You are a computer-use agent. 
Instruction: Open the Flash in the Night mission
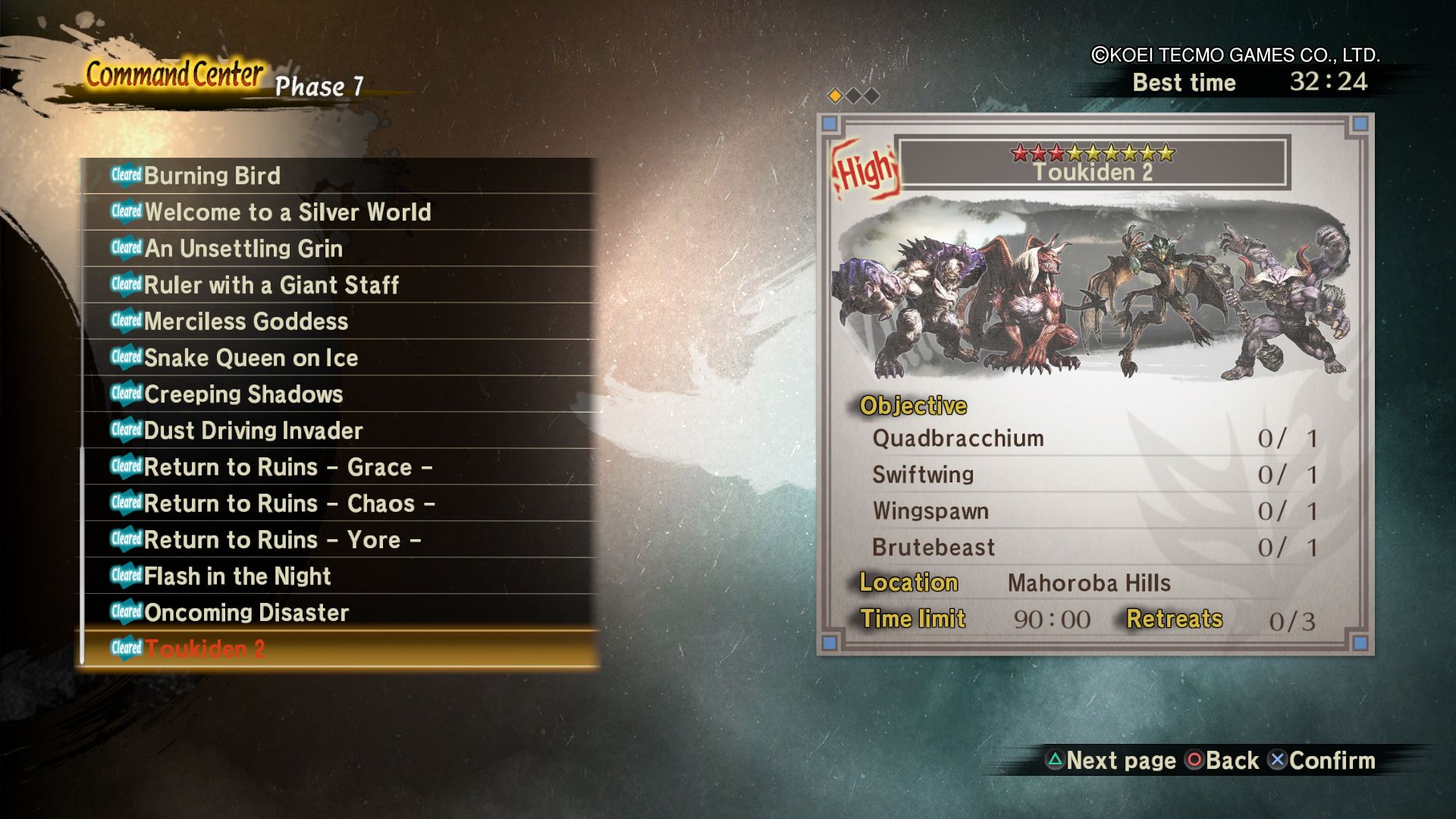(x=237, y=576)
